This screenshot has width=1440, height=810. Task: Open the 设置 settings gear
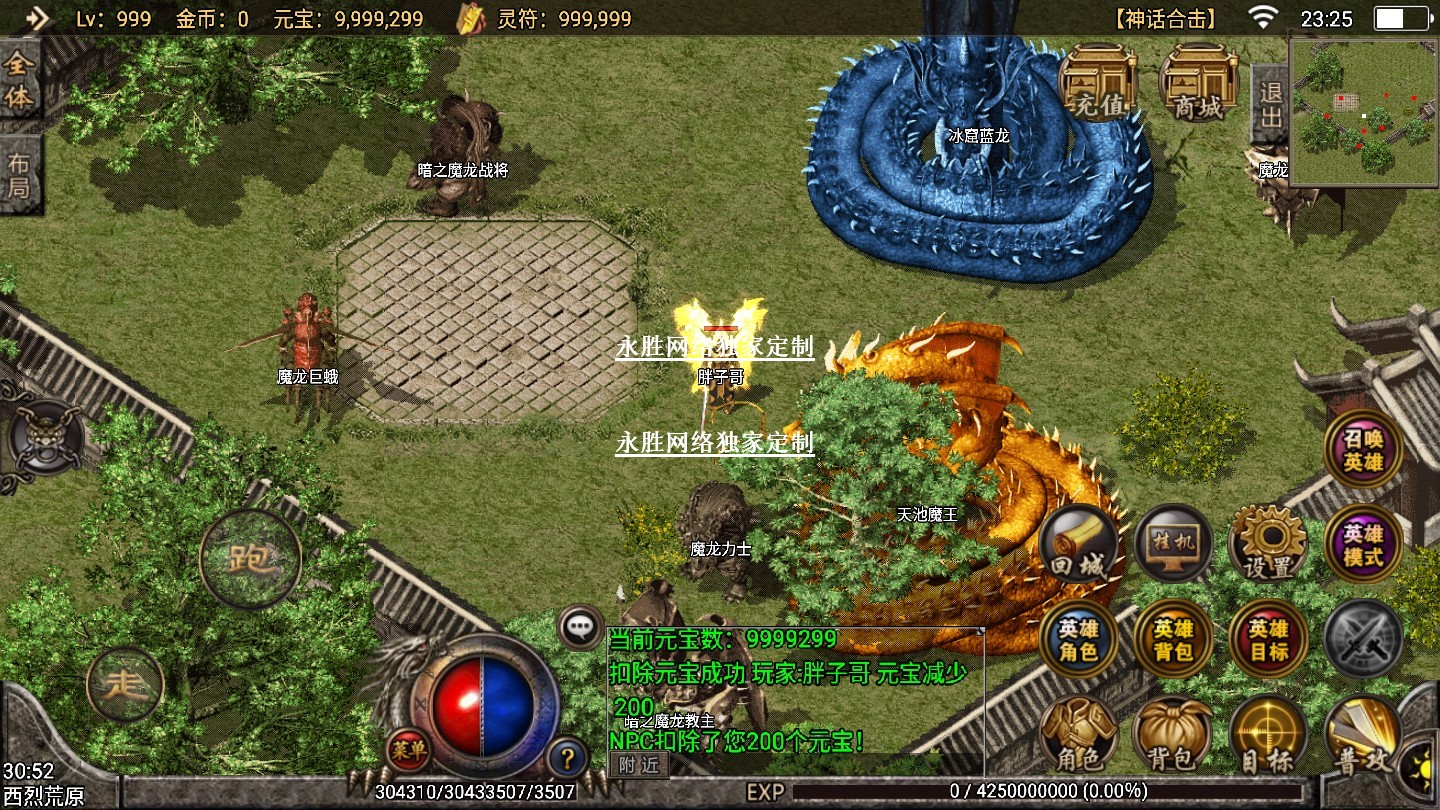point(1268,546)
